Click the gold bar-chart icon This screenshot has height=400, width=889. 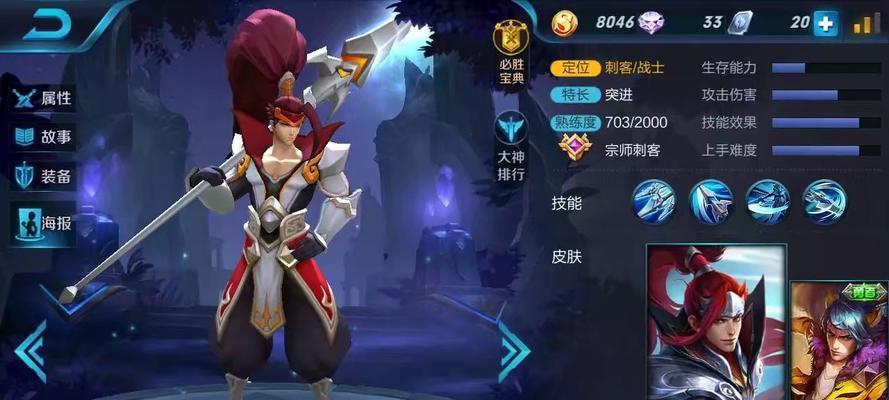pos(866,23)
